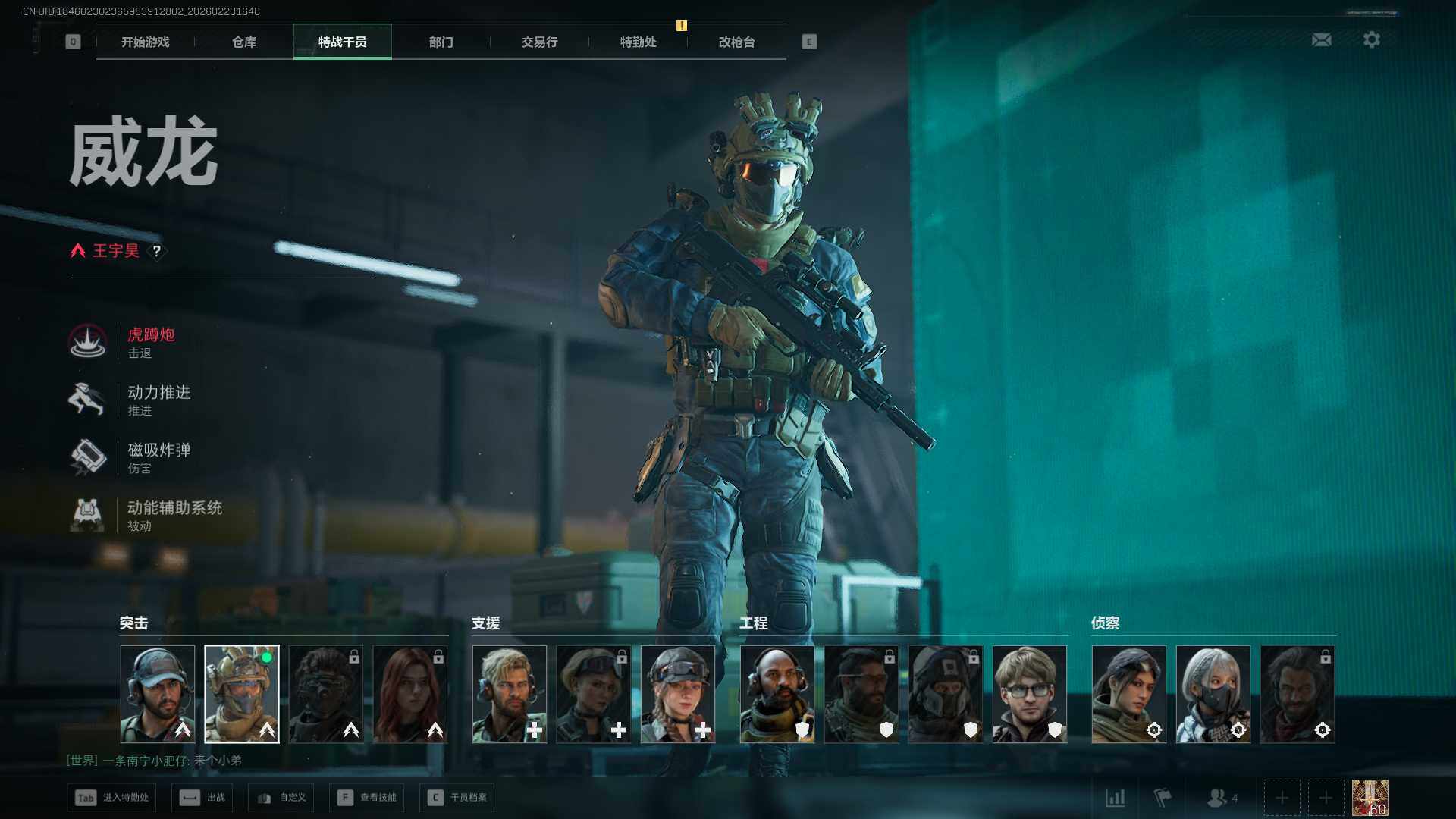Viewport: 1456px width, 819px height.
Task: Select the blond bearded support operator
Action: [509, 694]
